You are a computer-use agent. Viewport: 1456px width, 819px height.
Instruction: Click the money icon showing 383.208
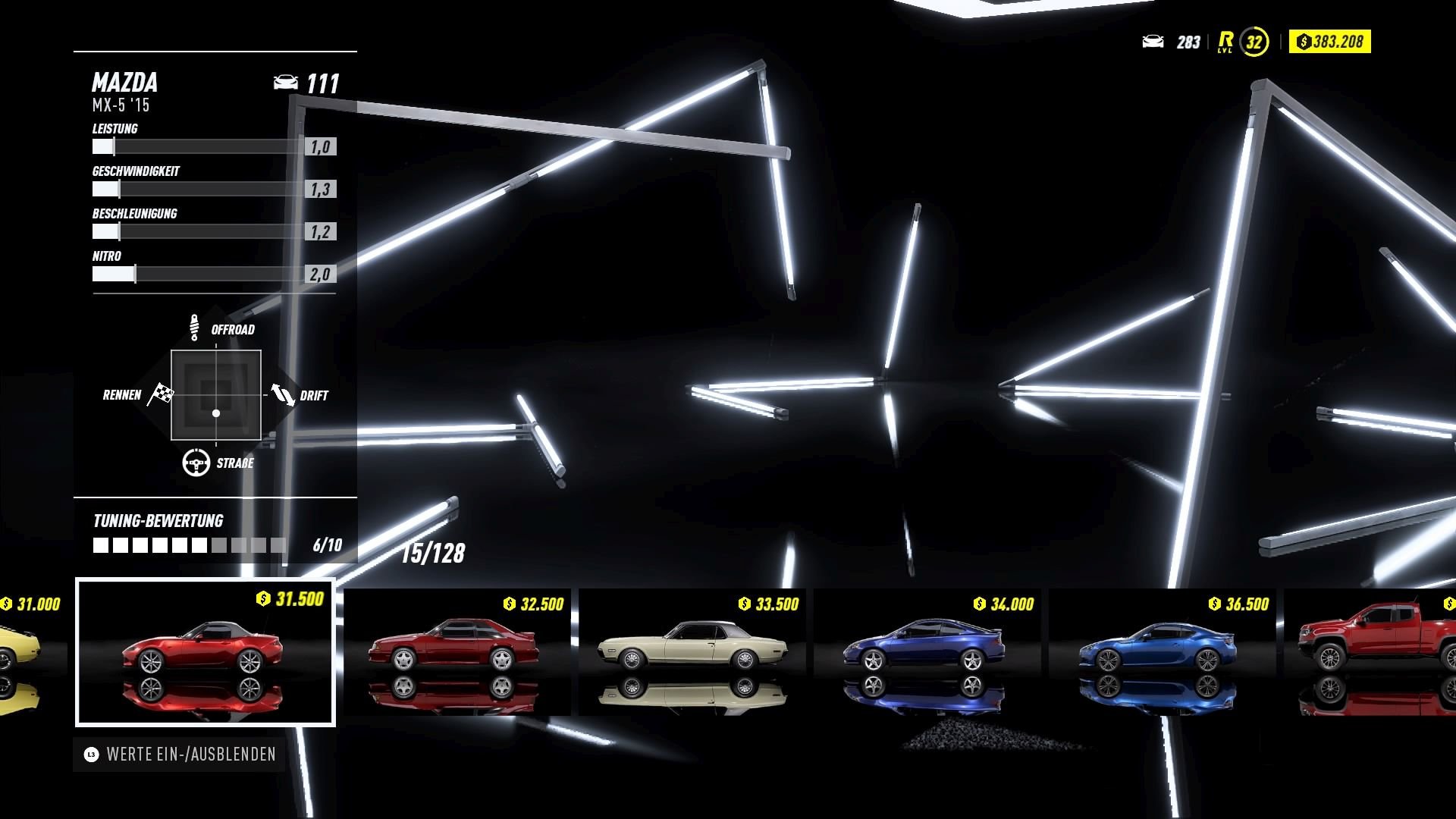1303,42
